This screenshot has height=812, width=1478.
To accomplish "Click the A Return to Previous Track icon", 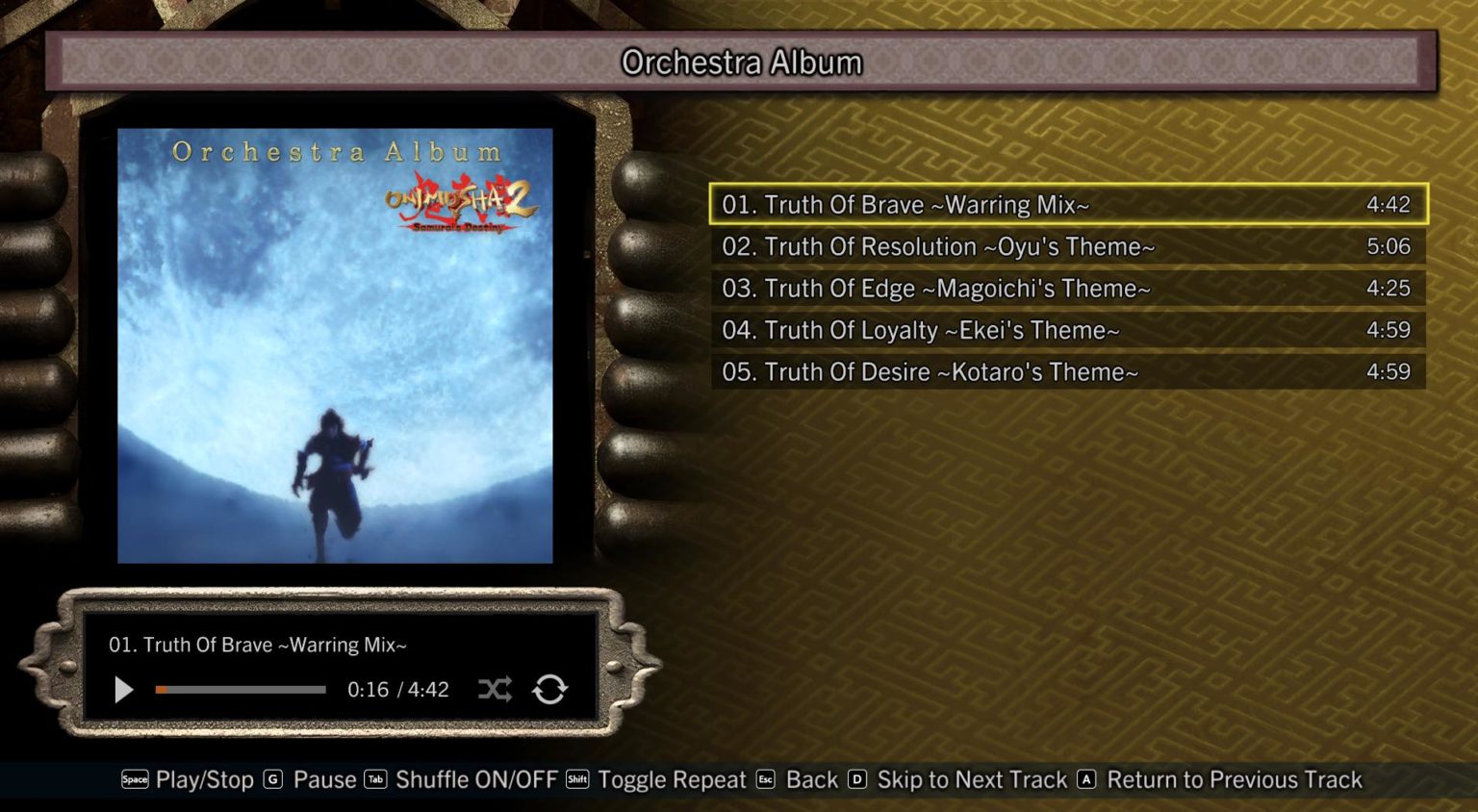I will [x=1088, y=780].
